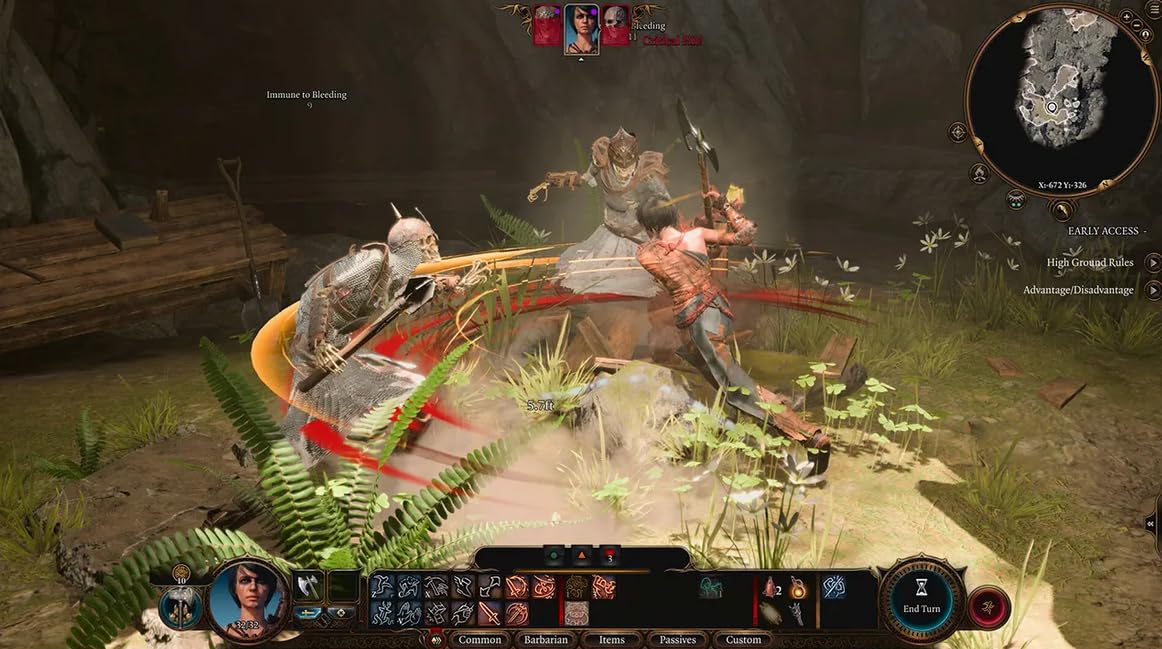Switch hotbar to the Common tab
This screenshot has height=649, width=1162.
(480, 639)
